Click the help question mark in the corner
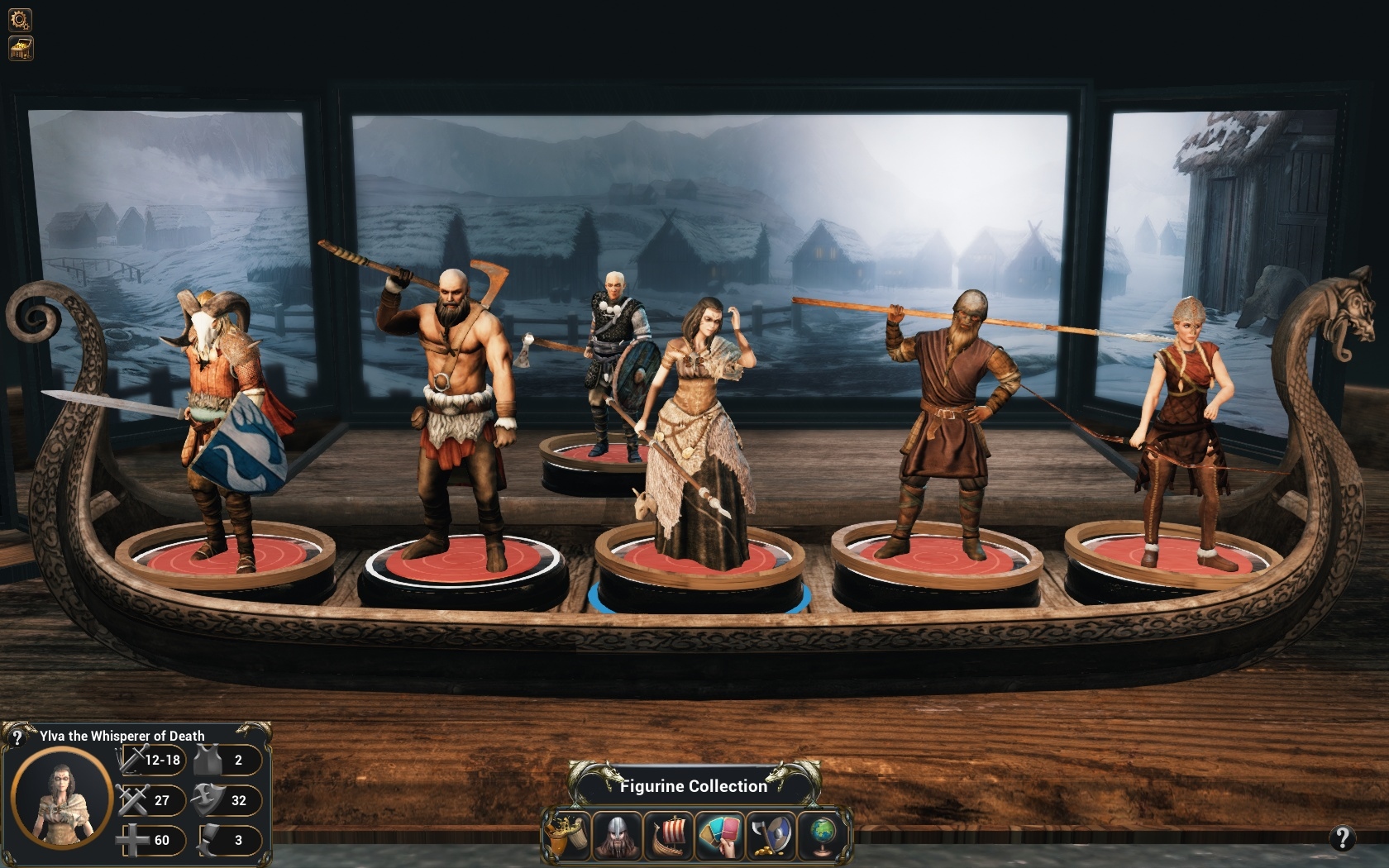Screen dimensions: 1389x868 tap(1342, 838)
